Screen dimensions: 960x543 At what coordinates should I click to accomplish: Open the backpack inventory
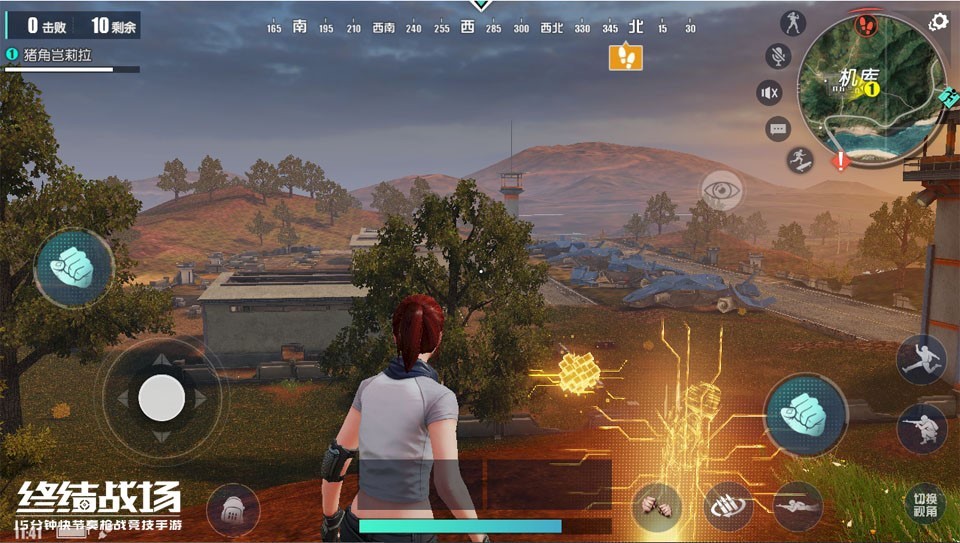point(233,510)
